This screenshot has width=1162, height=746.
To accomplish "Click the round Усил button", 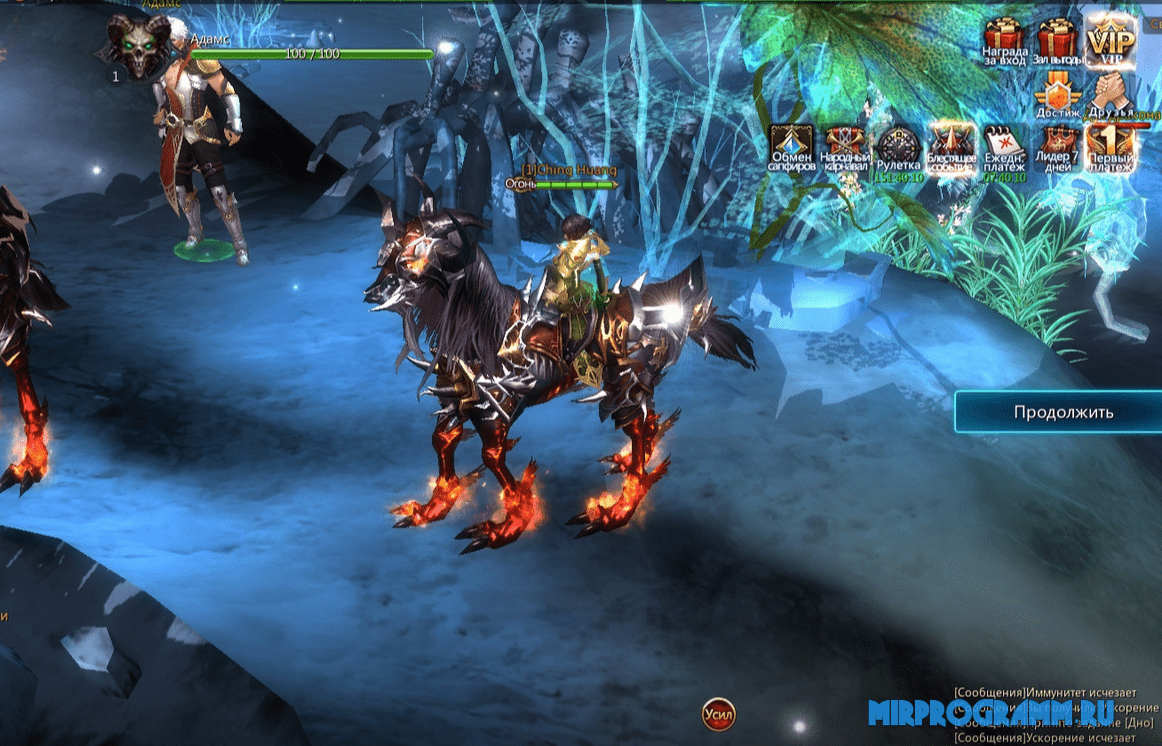I will [x=718, y=714].
